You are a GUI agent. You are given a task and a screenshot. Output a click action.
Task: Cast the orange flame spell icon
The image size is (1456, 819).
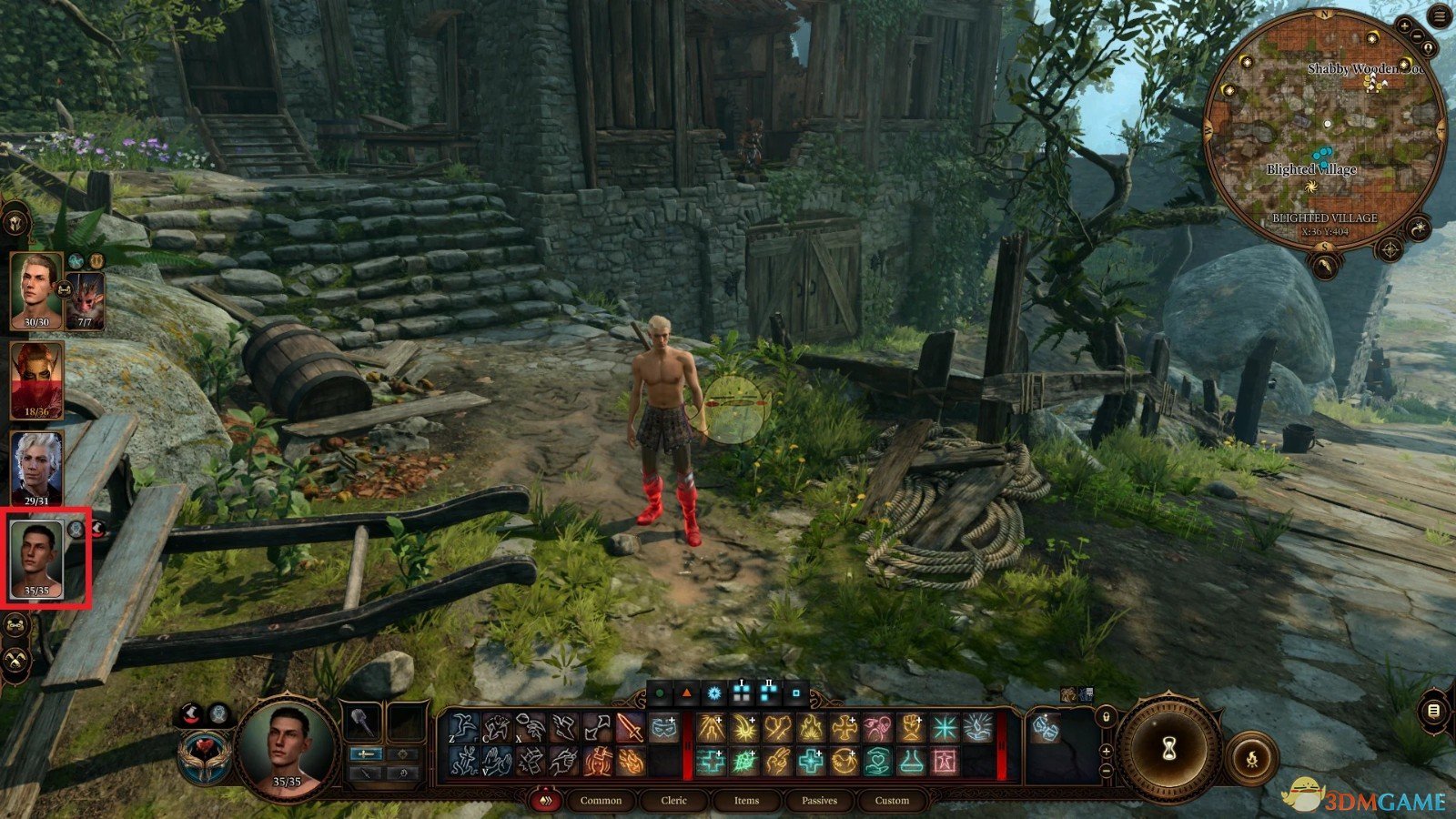[810, 728]
